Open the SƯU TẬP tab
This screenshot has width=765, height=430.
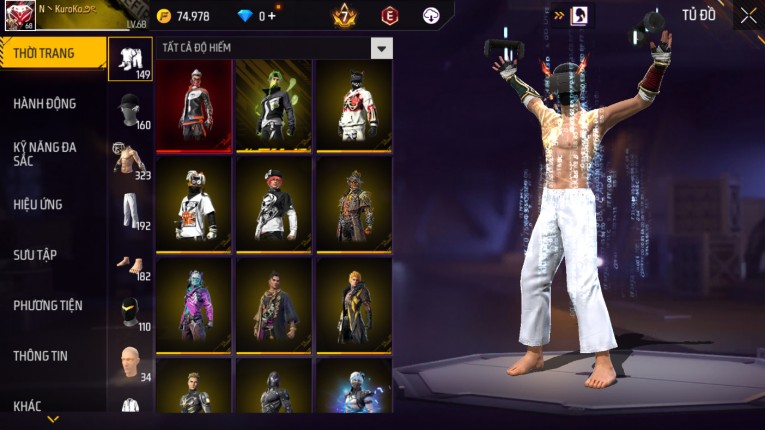point(35,255)
